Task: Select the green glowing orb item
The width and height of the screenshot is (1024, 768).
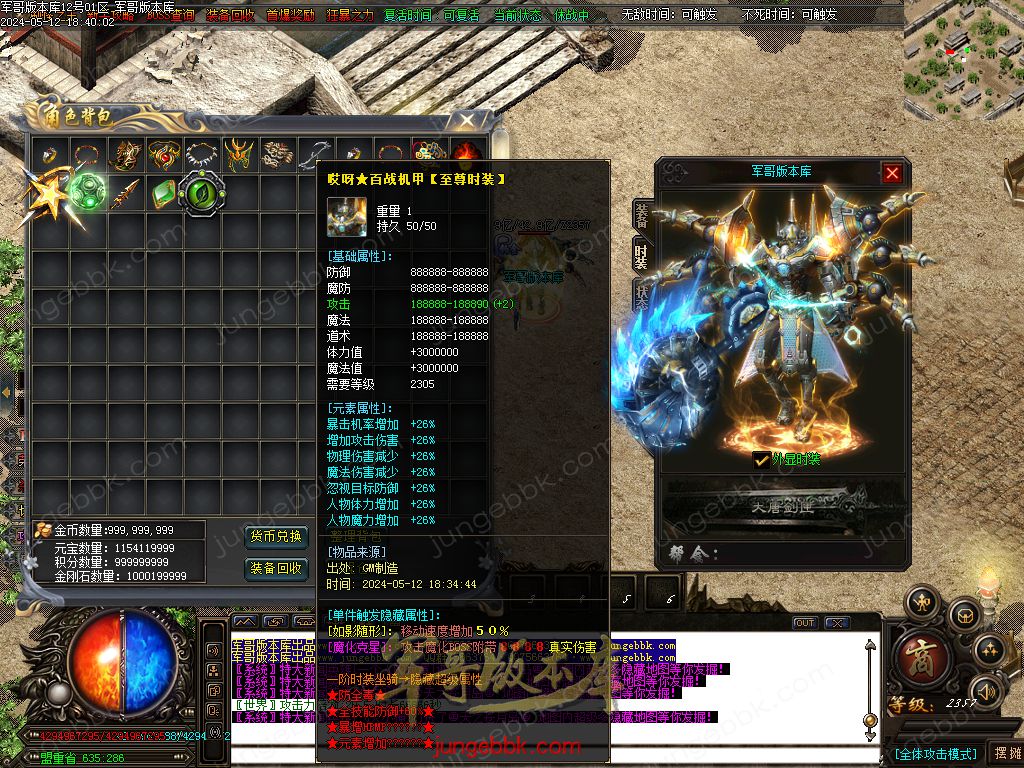Action: click(x=86, y=191)
